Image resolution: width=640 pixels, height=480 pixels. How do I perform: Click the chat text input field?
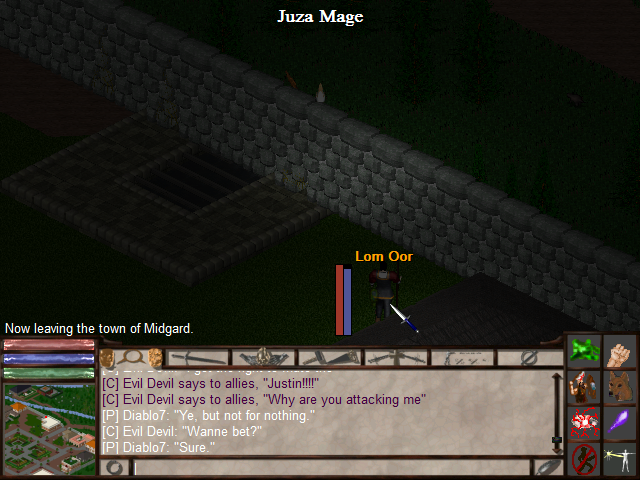click(x=330, y=467)
